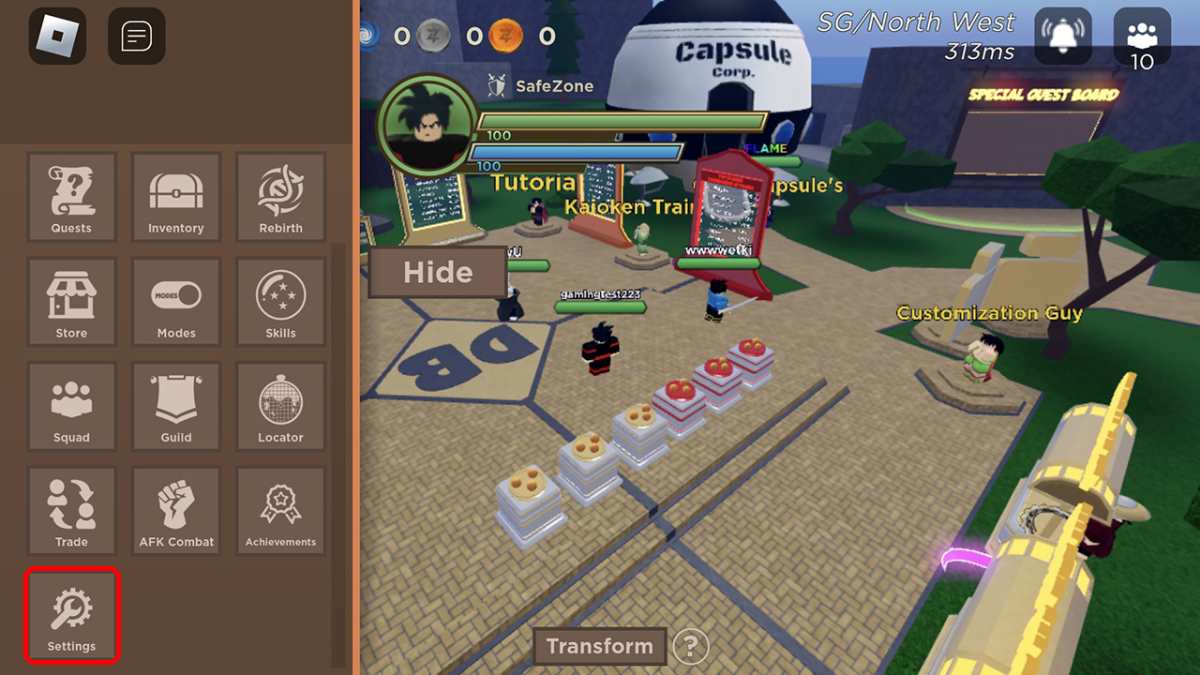Screen dimensions: 1200x675
Task: Show the Skills menu
Action: [x=280, y=301]
